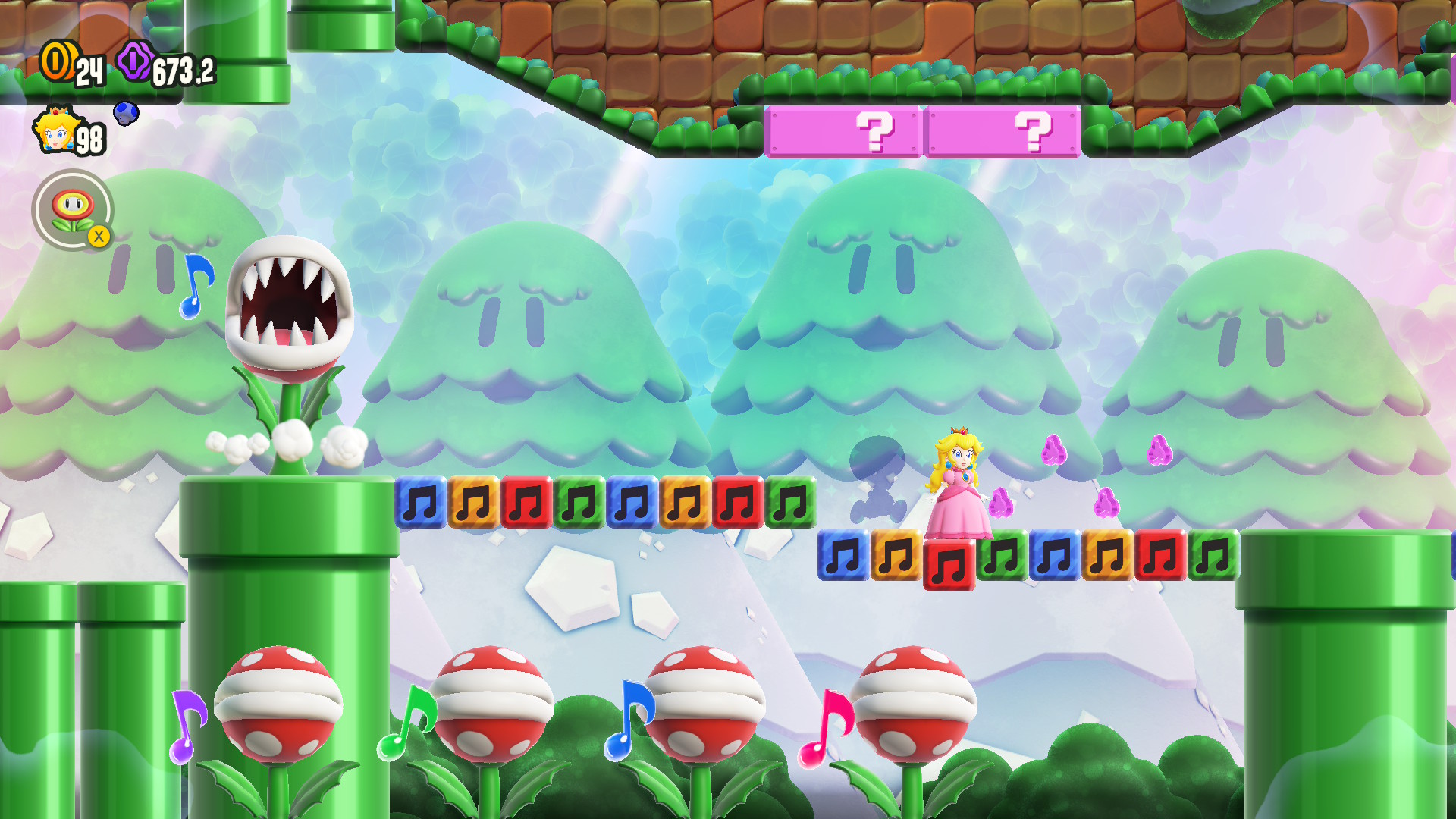
Task: Click the small blue badge icon
Action: 126,114
